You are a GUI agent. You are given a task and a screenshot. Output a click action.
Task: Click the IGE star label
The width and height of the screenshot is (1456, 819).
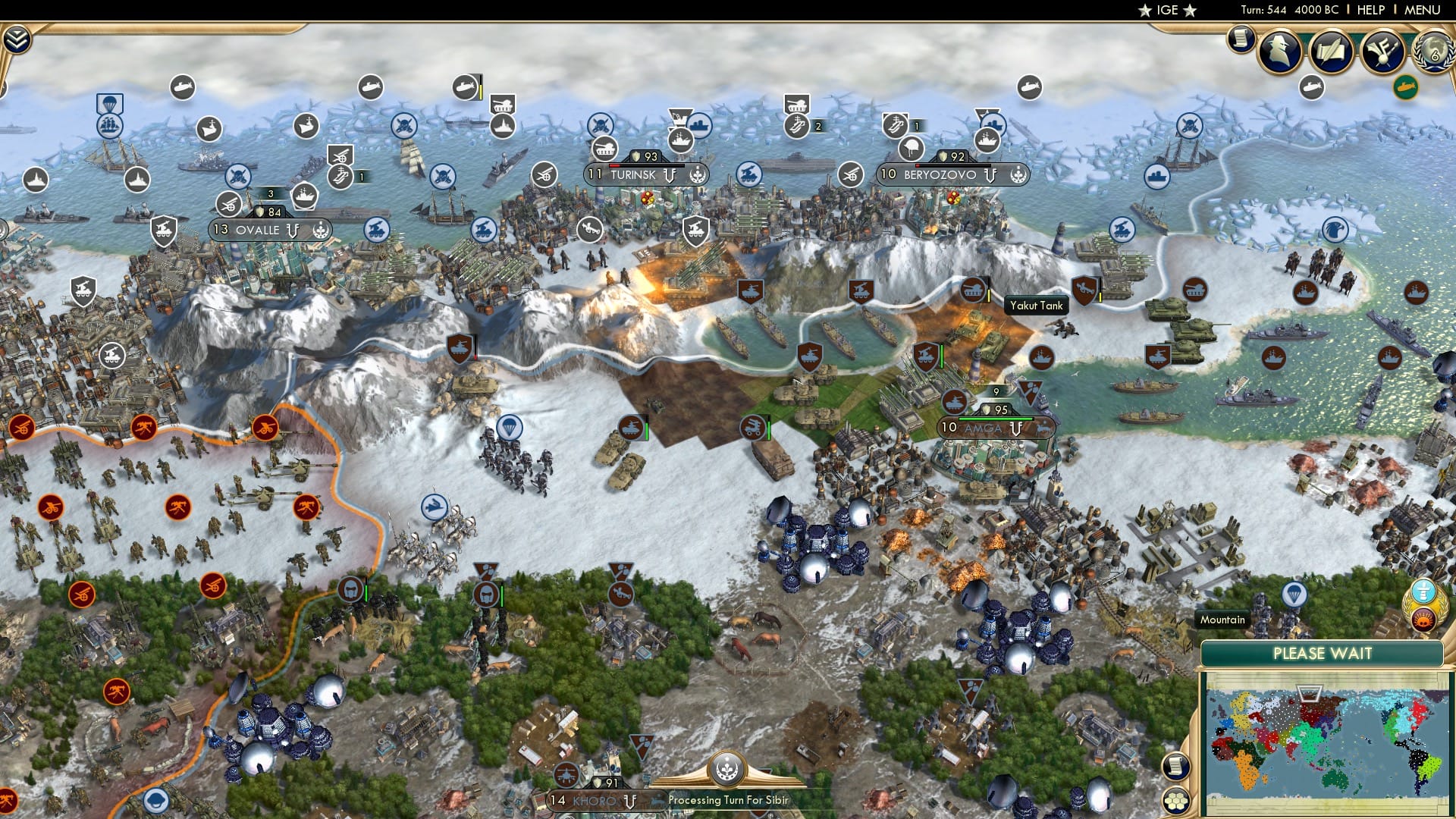tap(1168, 10)
